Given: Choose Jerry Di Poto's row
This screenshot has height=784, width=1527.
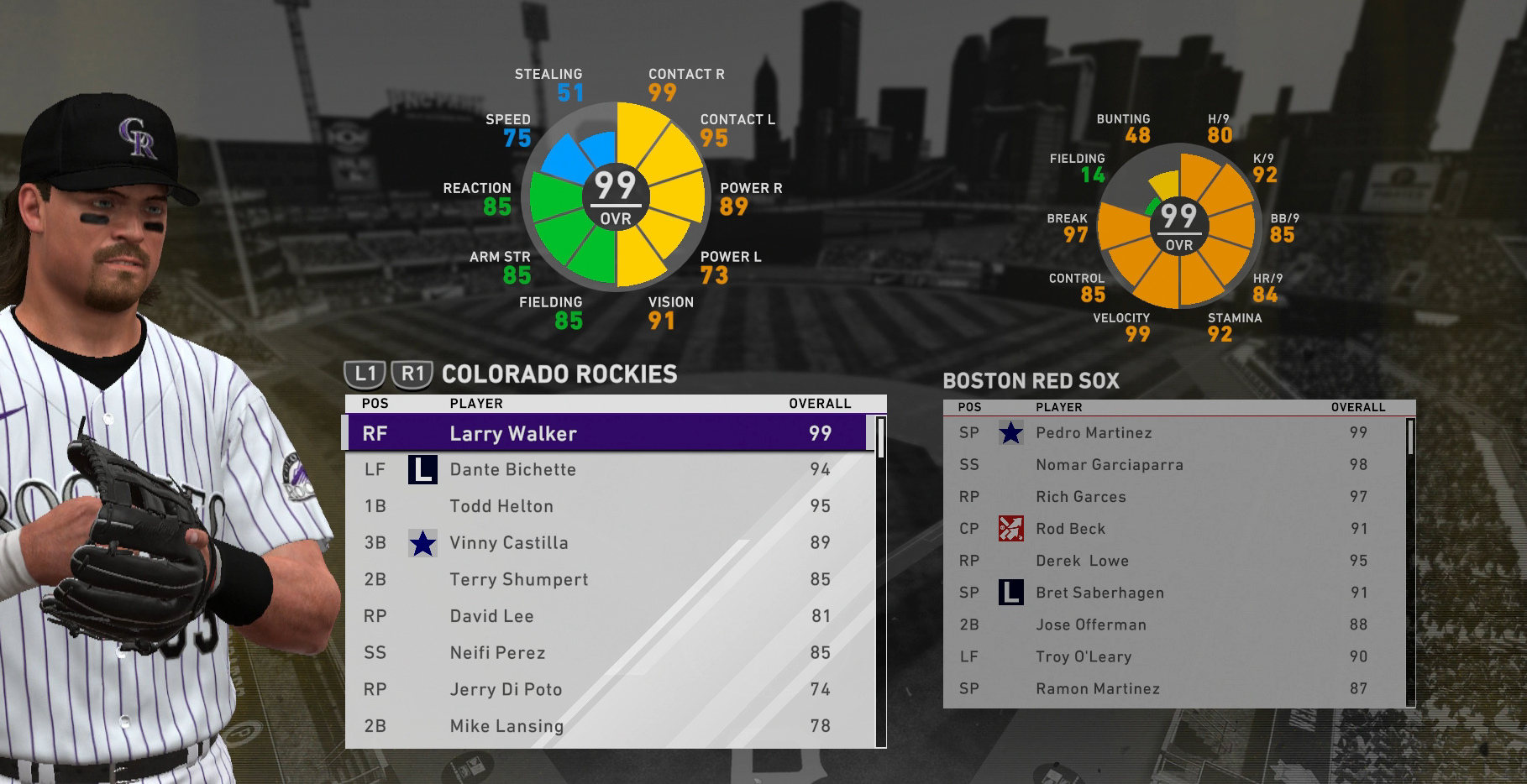Looking at the screenshot, I should (605, 689).
